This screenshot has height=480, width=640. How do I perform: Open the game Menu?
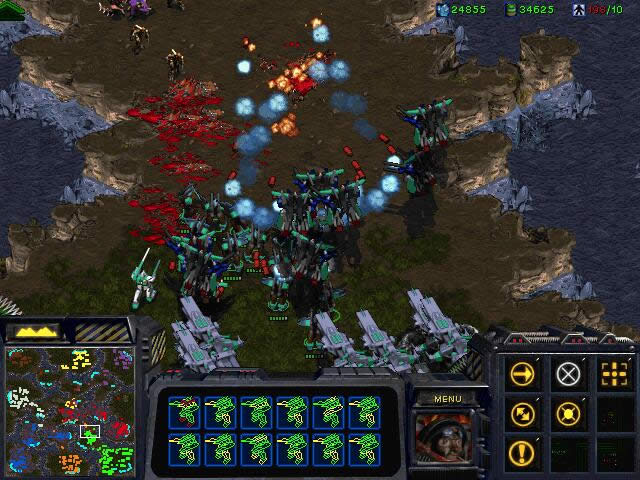coord(446,398)
